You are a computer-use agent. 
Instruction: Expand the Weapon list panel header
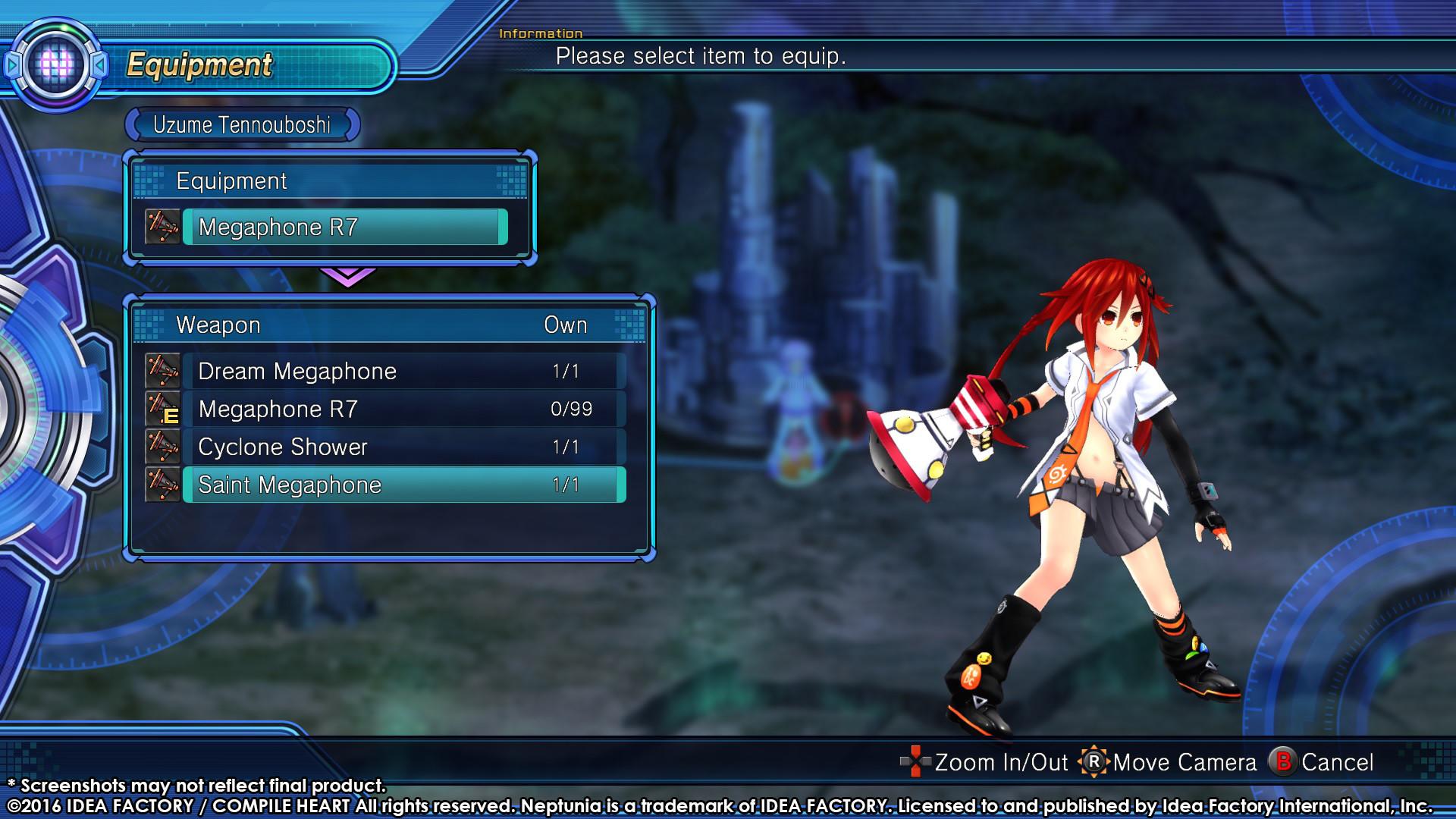[x=218, y=324]
